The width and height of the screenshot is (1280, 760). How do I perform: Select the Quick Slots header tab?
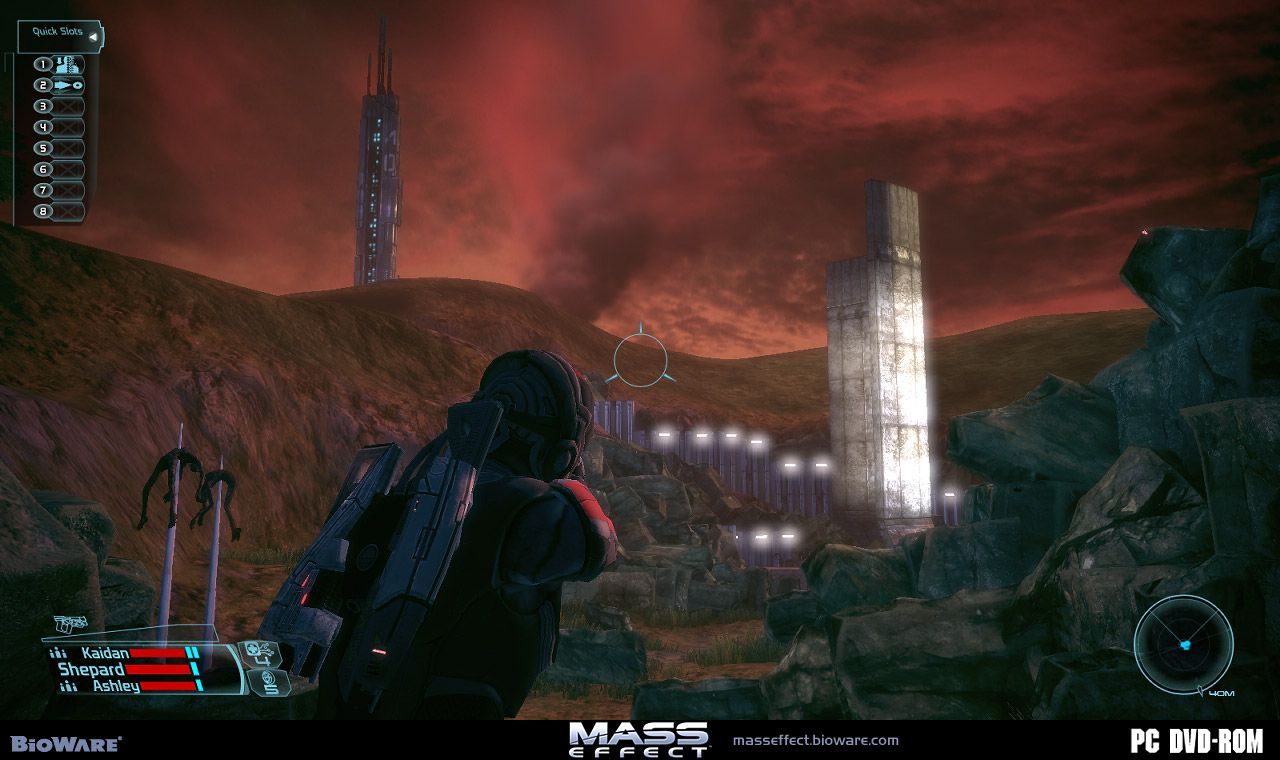56,31
